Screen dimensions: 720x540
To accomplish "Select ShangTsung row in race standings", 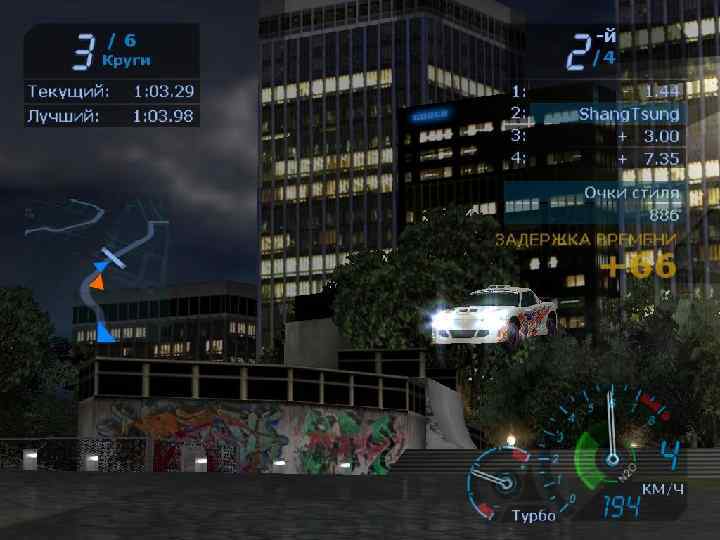I will point(598,114).
